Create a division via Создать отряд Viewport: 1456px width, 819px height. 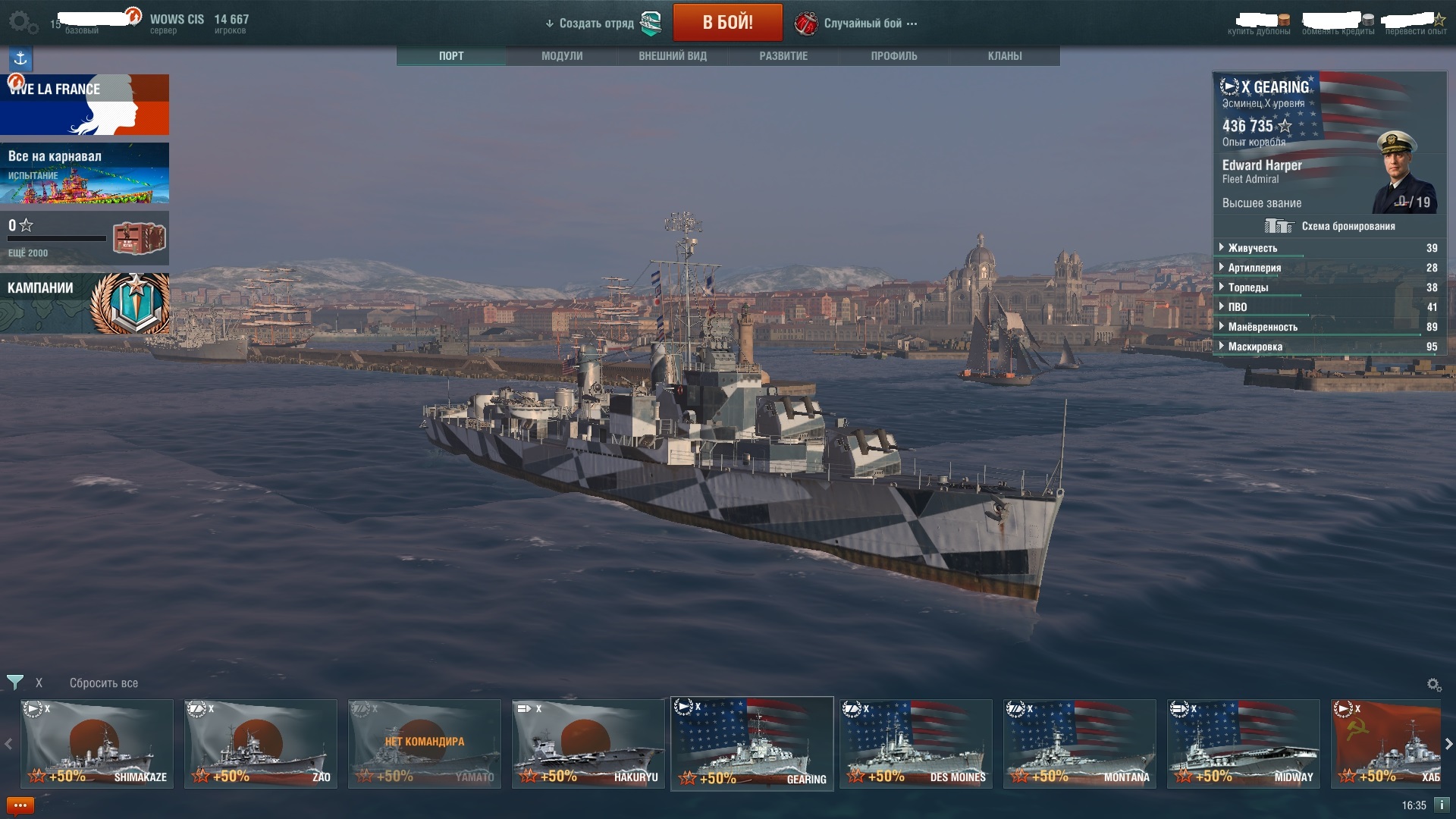pos(596,24)
